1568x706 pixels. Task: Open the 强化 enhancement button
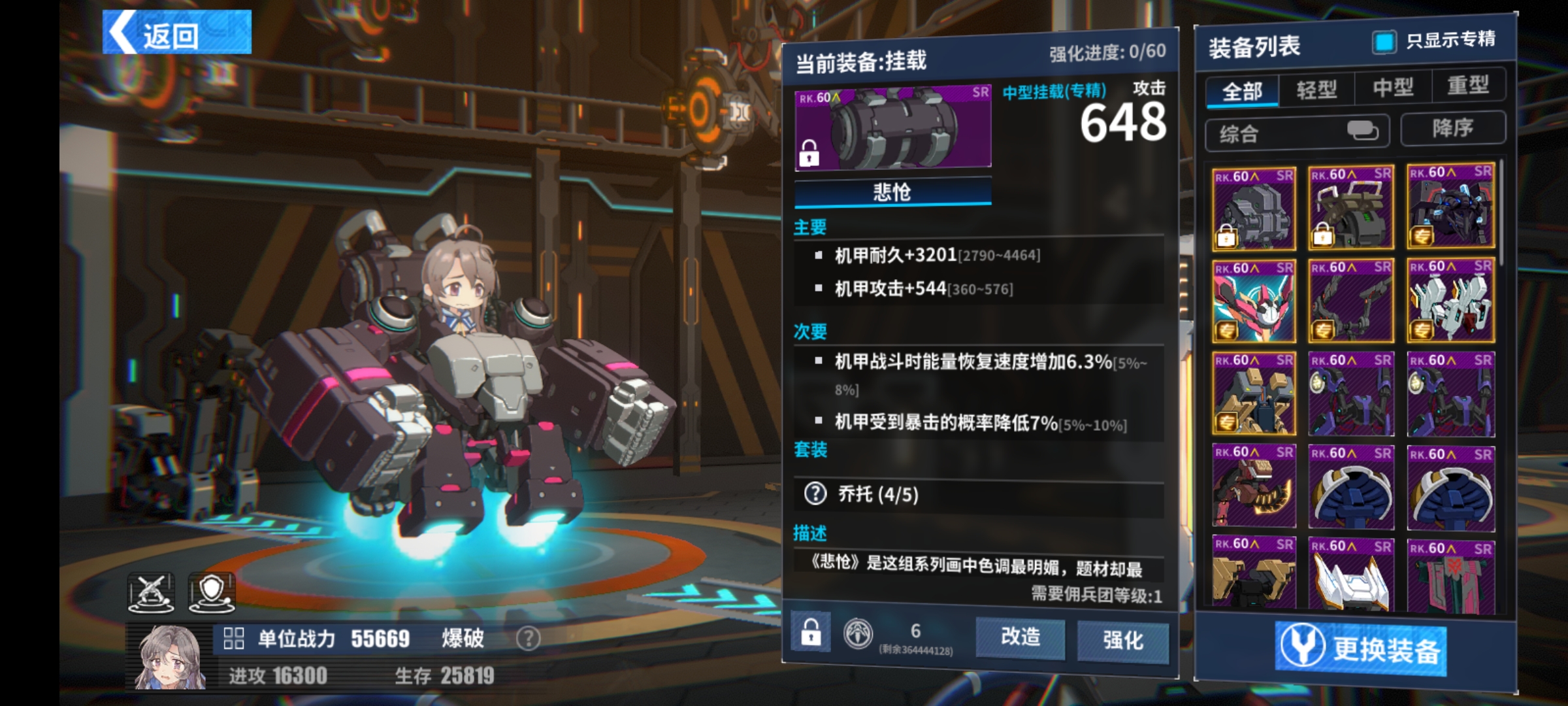[1122, 640]
